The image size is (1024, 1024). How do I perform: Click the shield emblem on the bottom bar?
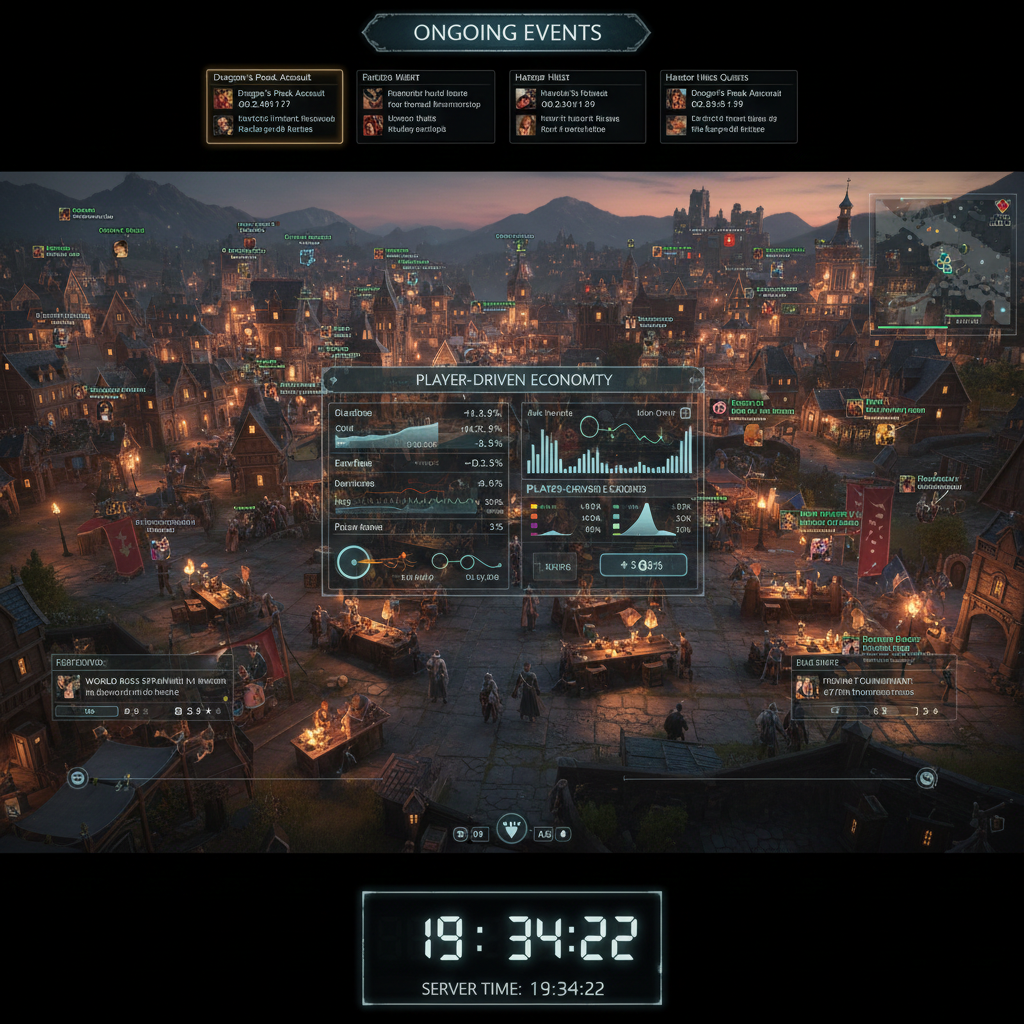tap(512, 830)
